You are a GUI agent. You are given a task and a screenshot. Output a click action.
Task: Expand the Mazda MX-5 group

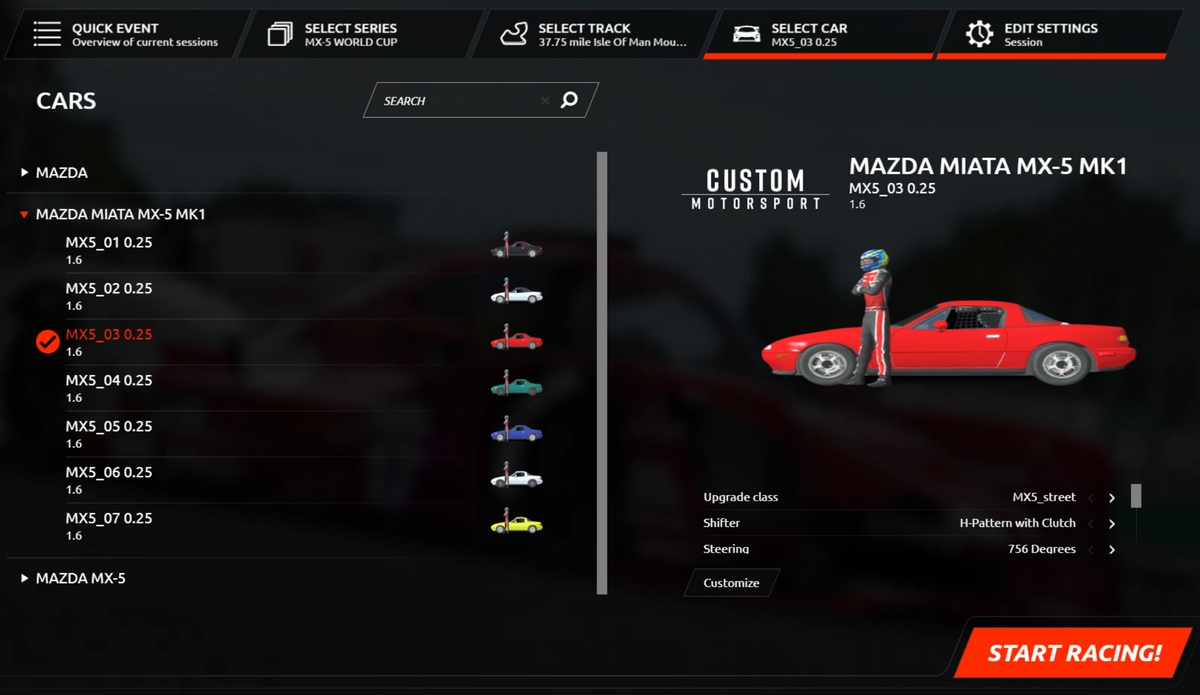[80, 578]
